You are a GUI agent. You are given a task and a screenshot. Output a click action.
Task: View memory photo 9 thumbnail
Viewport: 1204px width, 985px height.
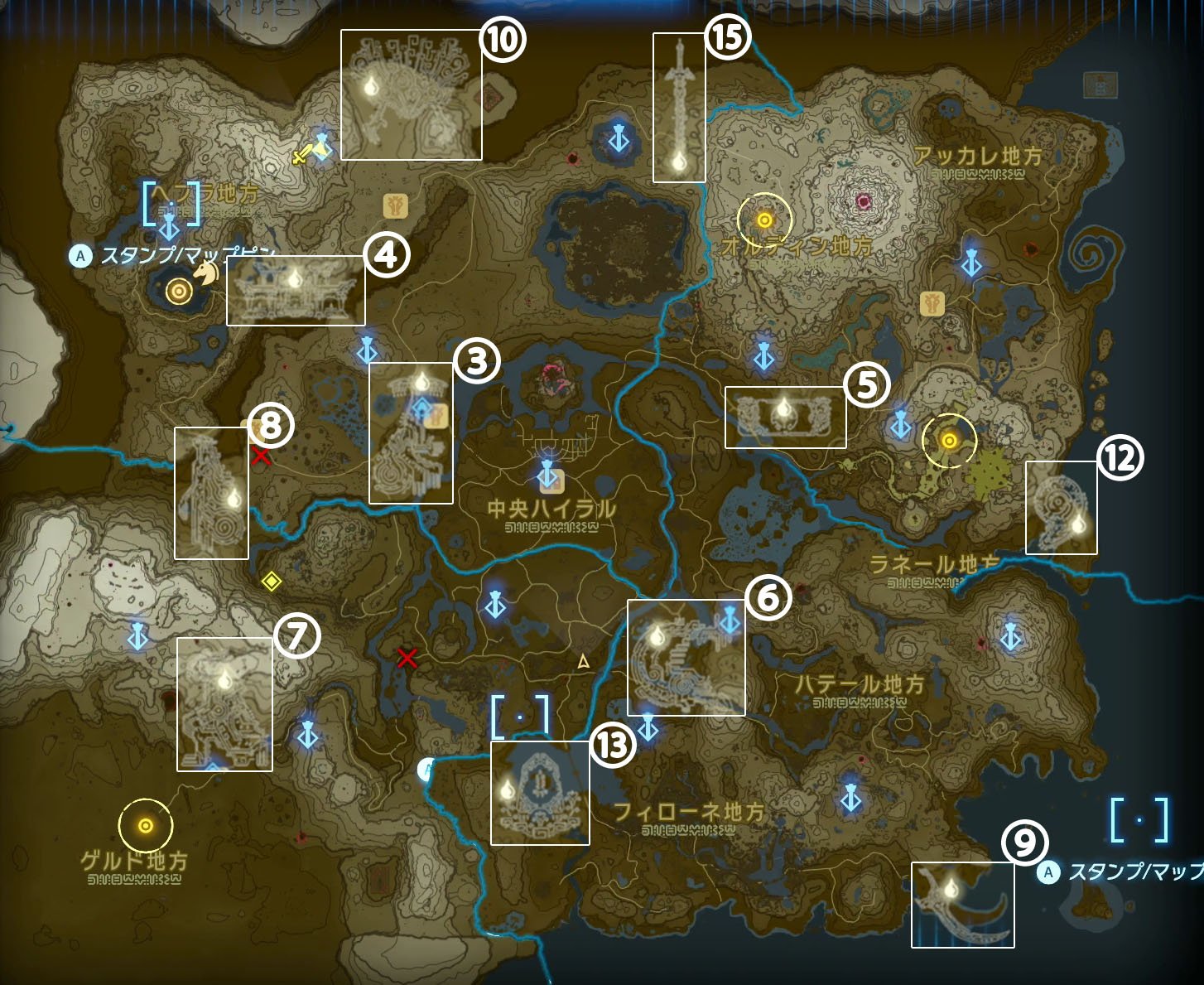(963, 905)
